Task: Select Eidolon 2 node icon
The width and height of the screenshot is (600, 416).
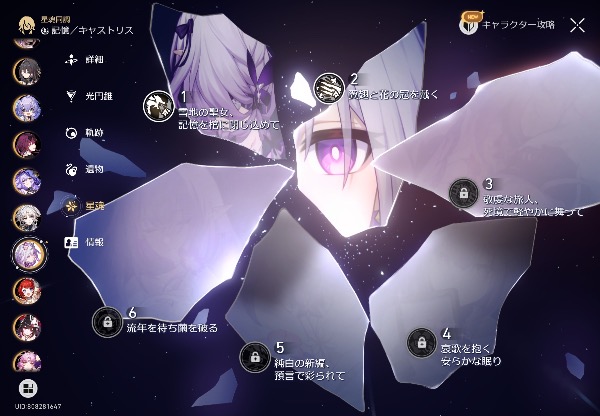Action: 329,88
